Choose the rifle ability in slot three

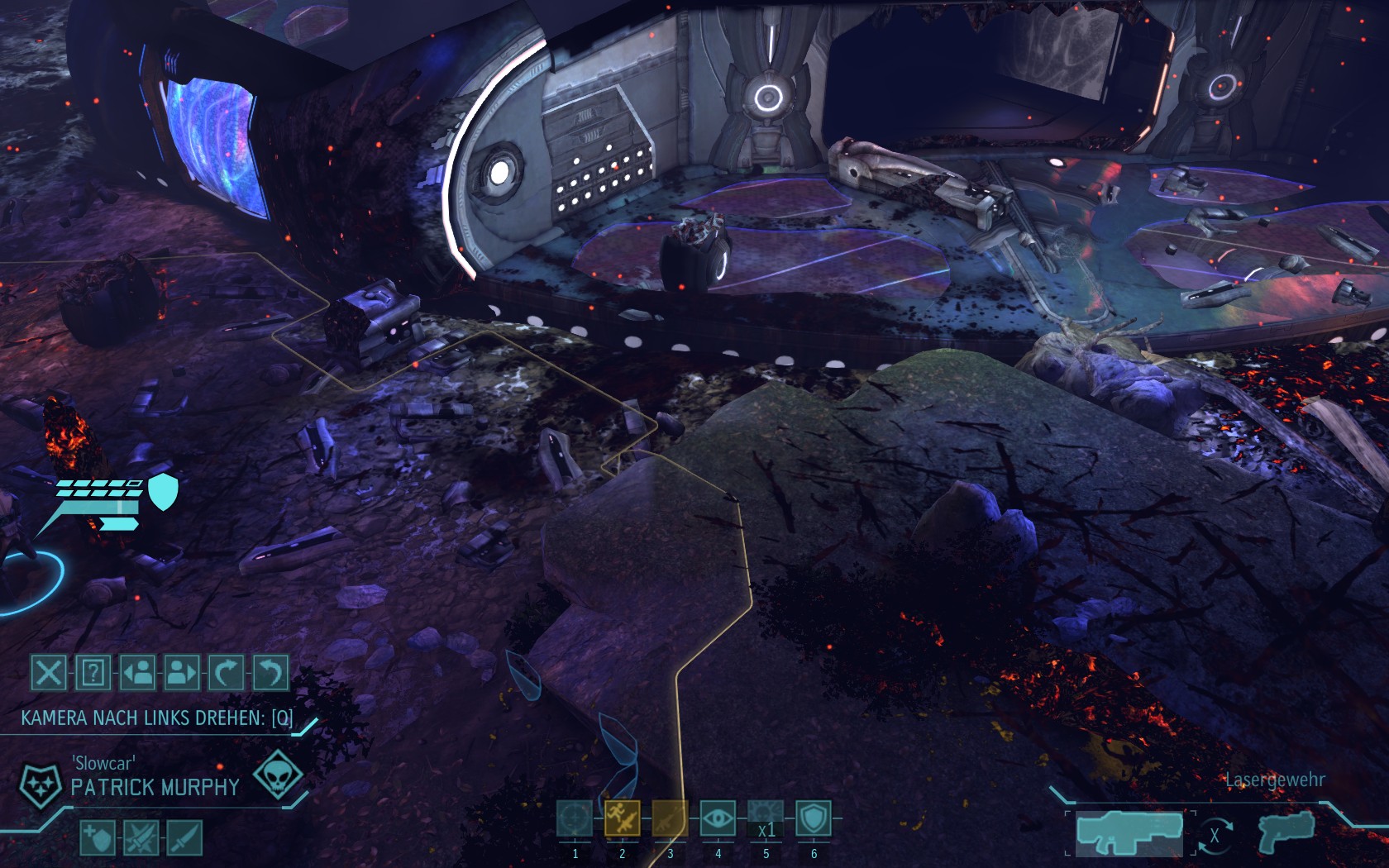670,819
